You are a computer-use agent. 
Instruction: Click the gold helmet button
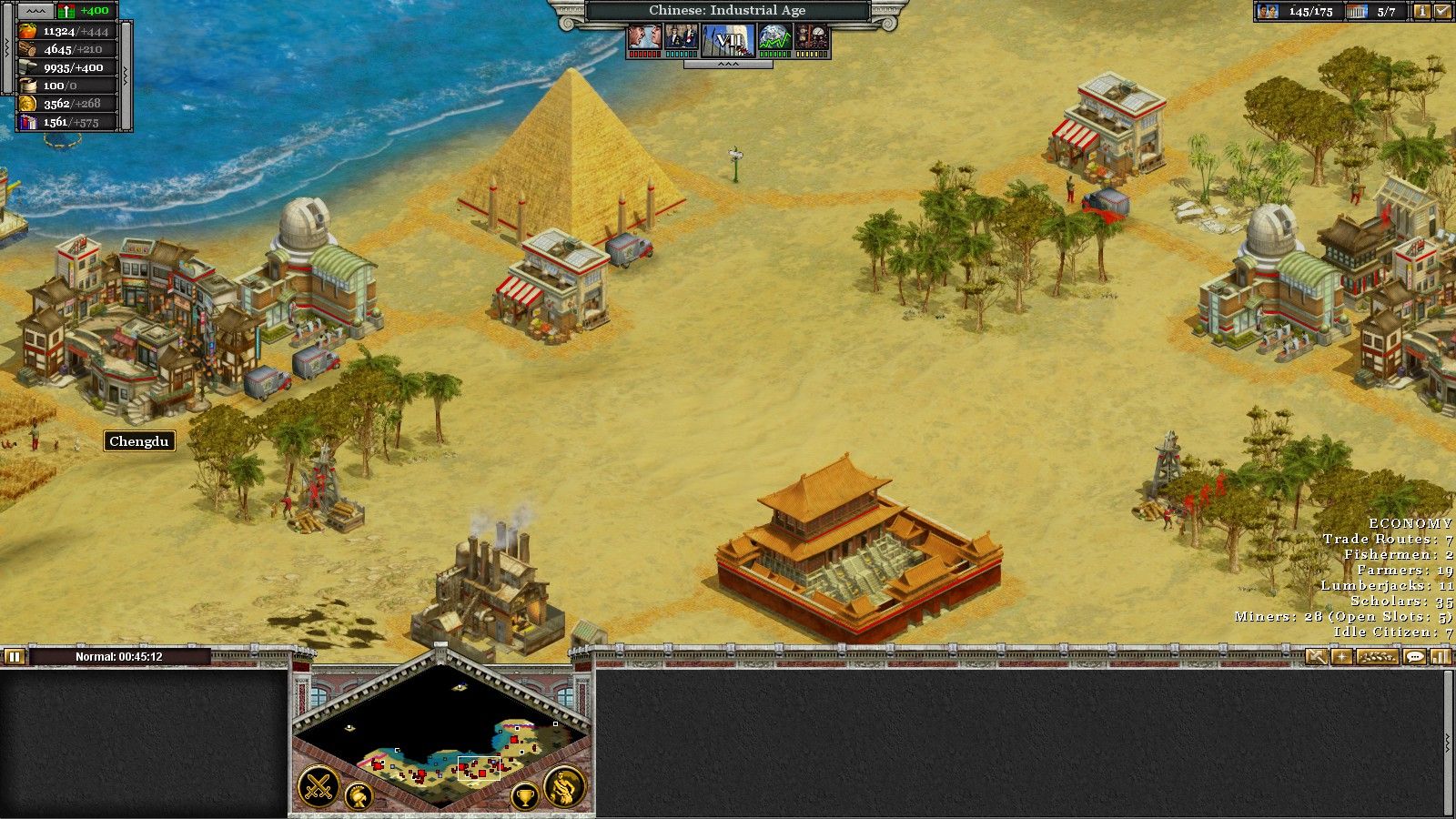click(359, 797)
